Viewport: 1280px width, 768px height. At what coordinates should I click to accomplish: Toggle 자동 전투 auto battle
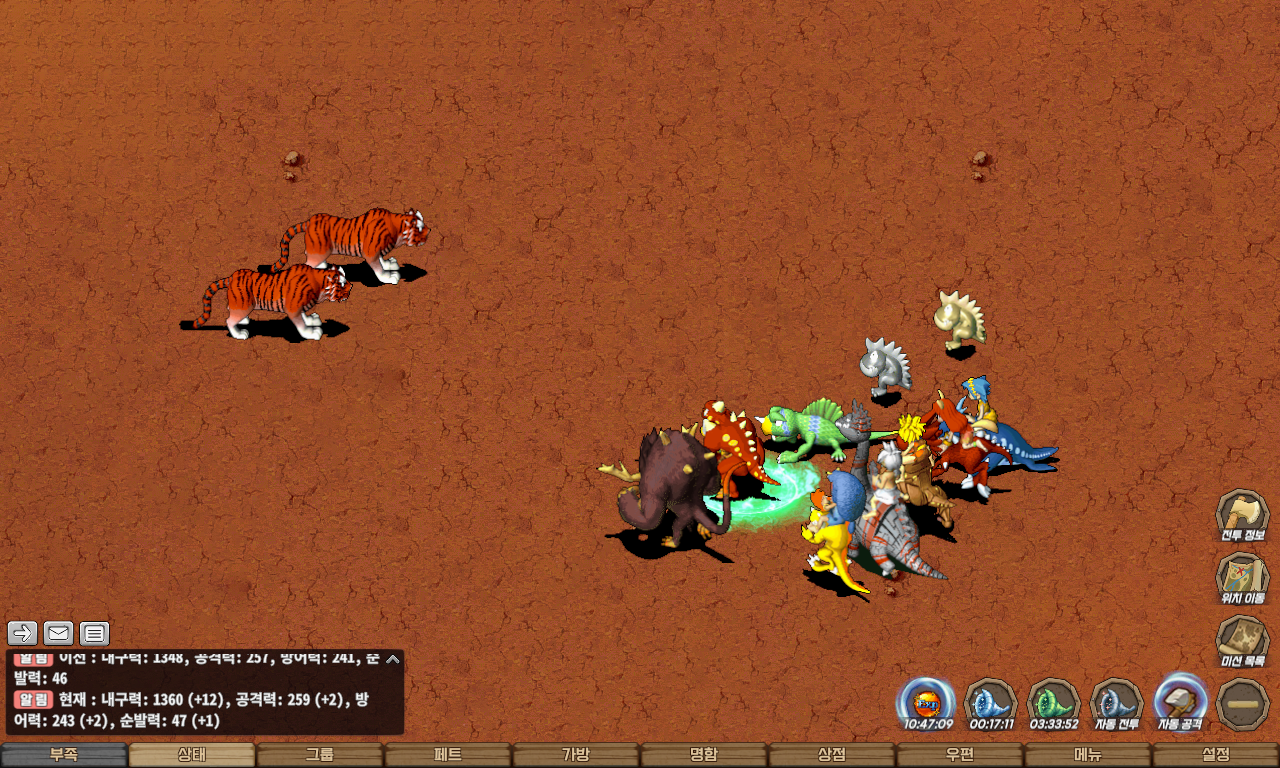[1117, 701]
